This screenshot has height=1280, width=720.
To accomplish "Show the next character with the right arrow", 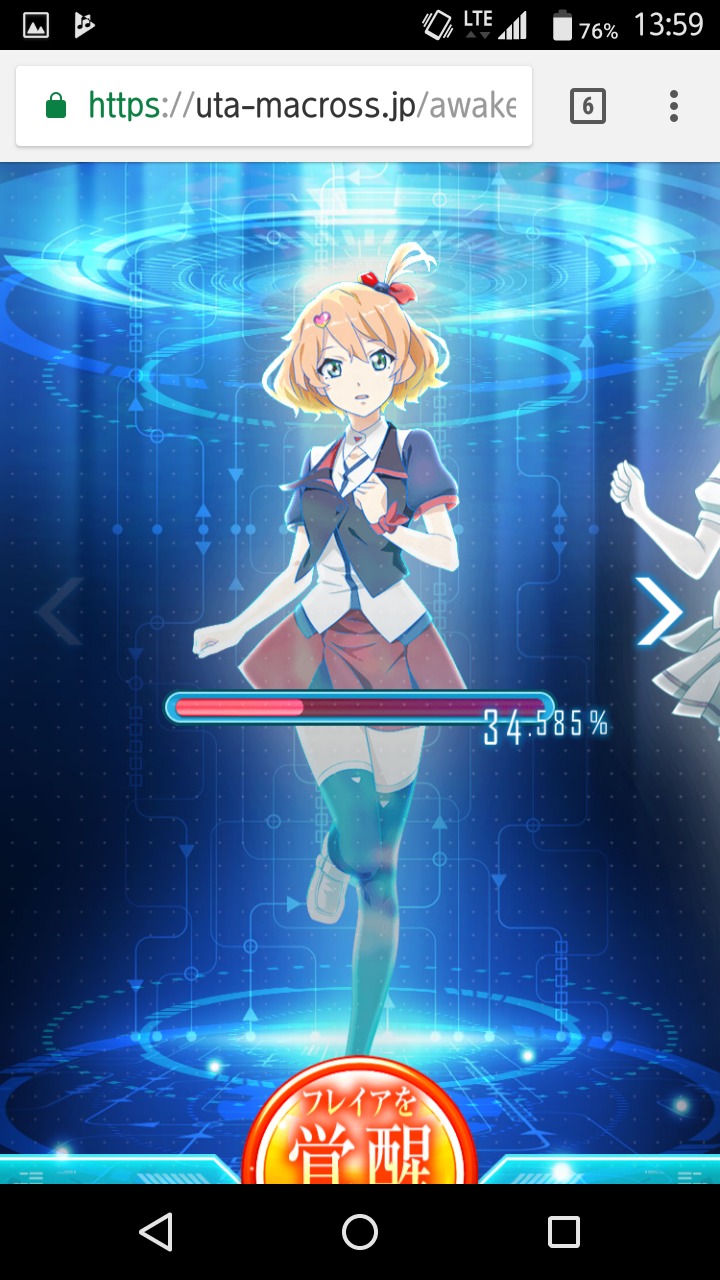I will coord(659,612).
